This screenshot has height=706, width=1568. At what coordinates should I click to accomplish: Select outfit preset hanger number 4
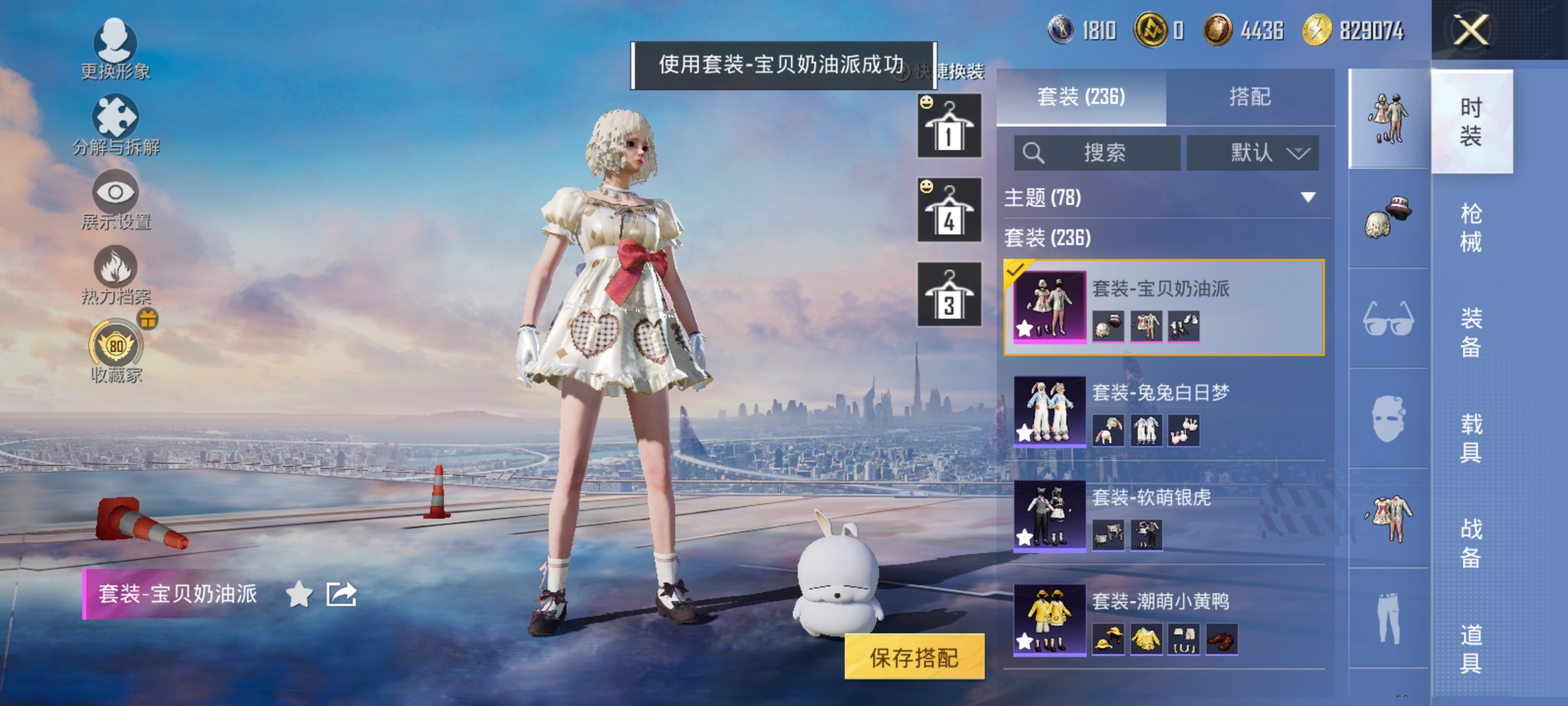pos(948,210)
